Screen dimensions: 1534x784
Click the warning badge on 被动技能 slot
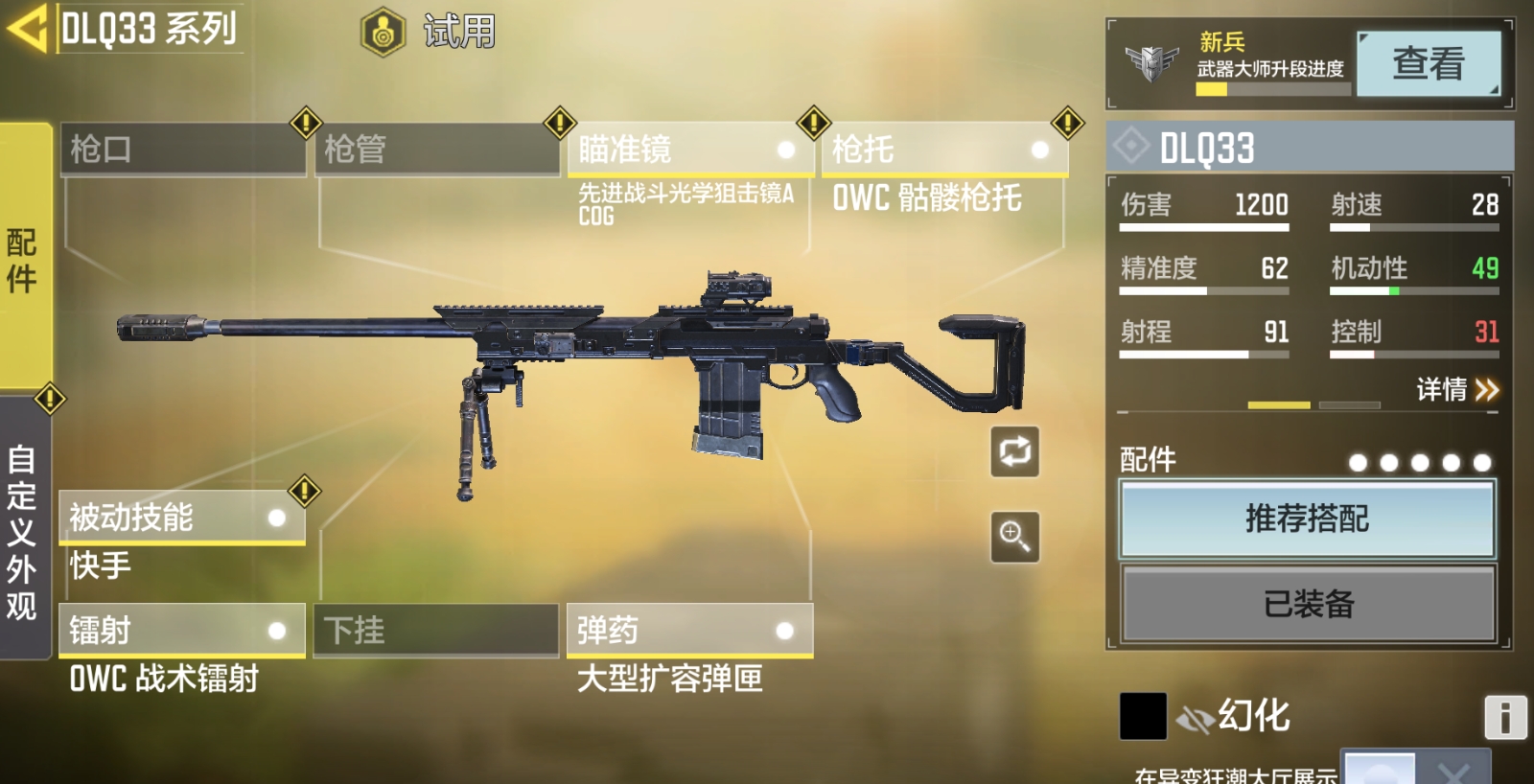tap(303, 491)
